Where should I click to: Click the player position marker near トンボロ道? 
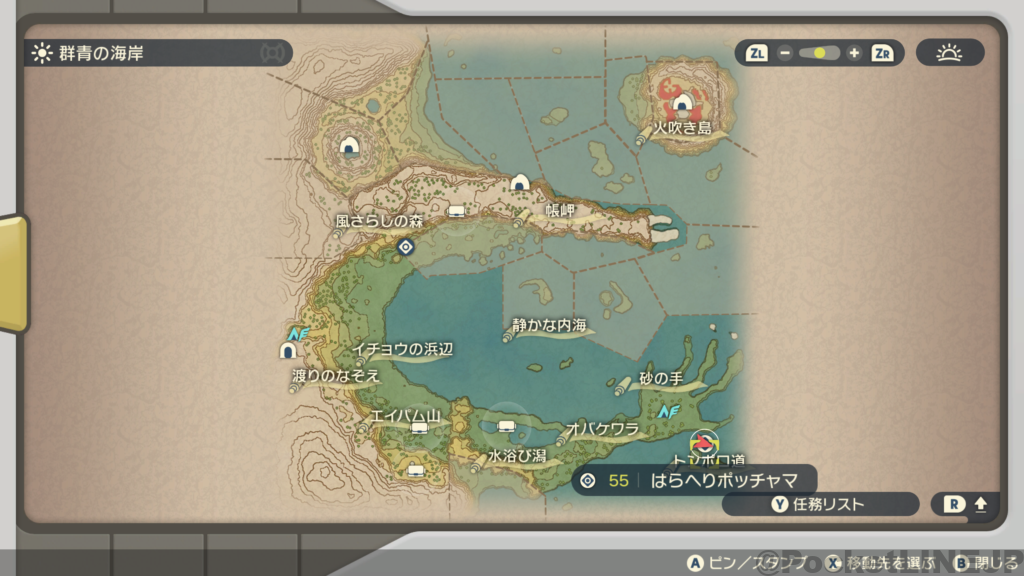[704, 441]
